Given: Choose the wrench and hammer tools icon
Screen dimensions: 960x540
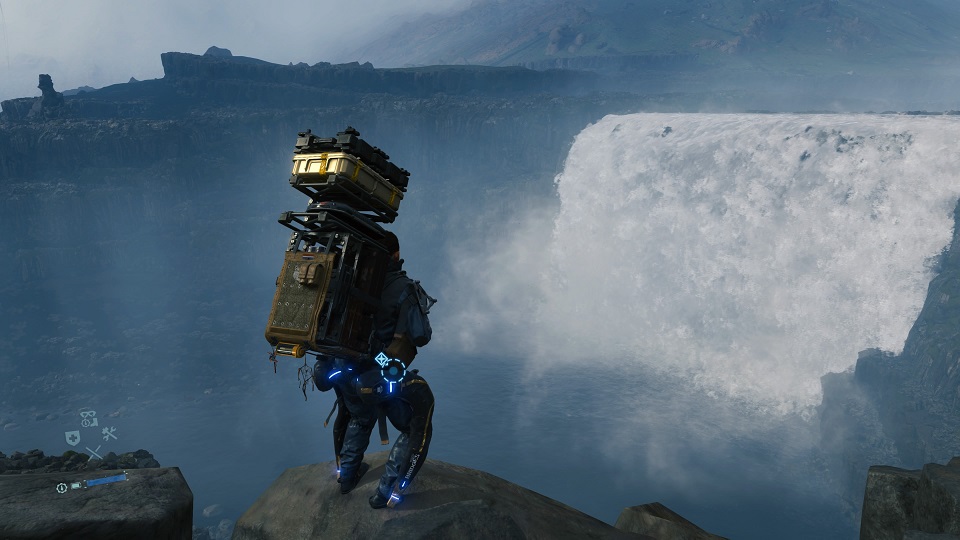Looking at the screenshot, I should (109, 434).
